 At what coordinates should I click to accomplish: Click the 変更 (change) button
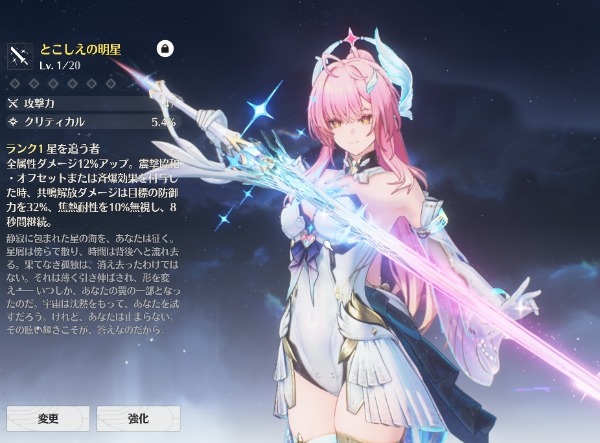pos(48,417)
